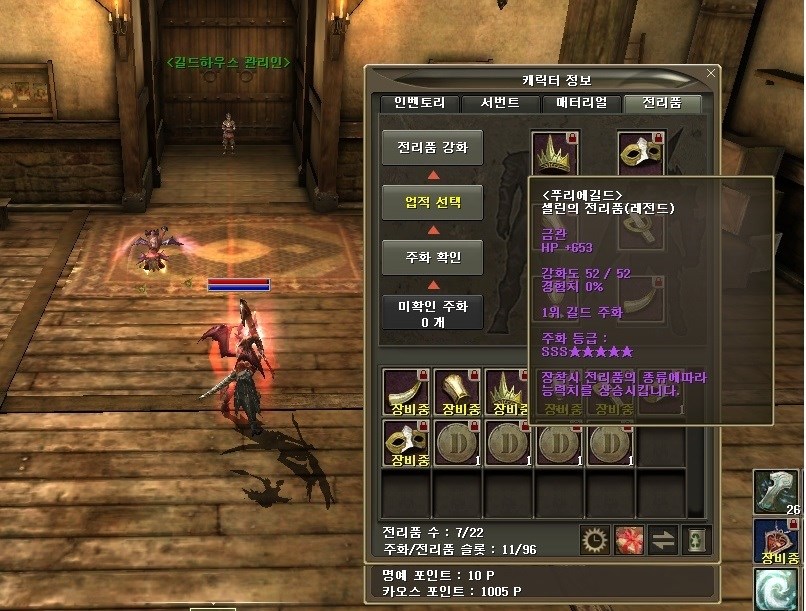806x611 pixels.
Task: Choose the 업적 선택 button
Action: [432, 202]
